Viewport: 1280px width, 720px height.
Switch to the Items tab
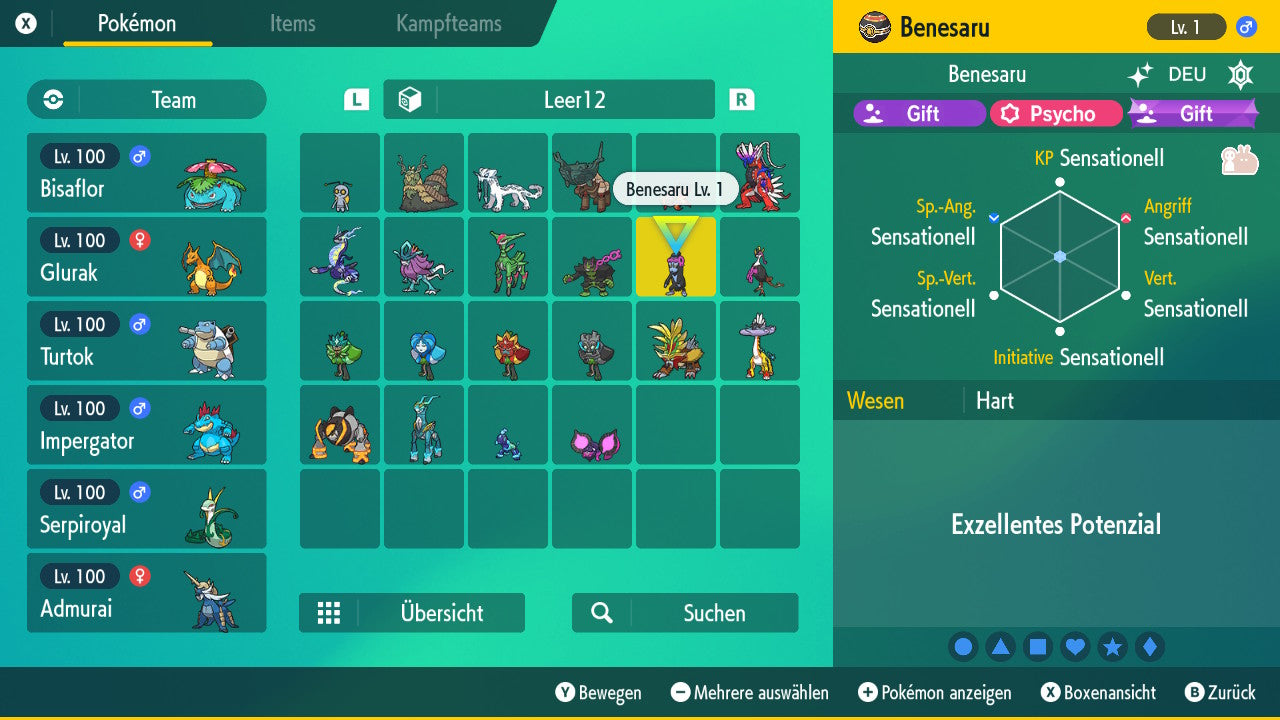coord(292,24)
